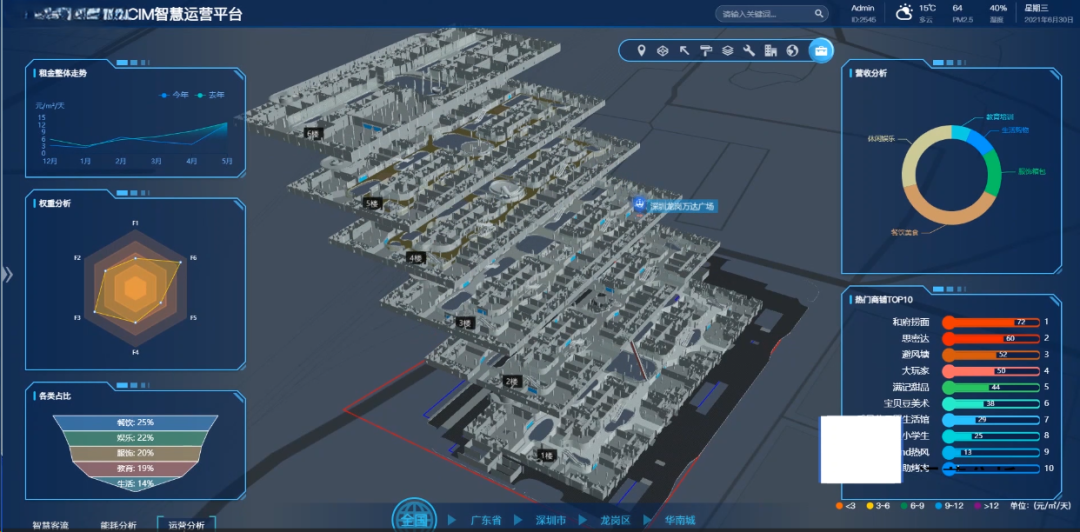Toggle the blue briefcase toolbox button
1080x532 pixels.
(x=821, y=50)
